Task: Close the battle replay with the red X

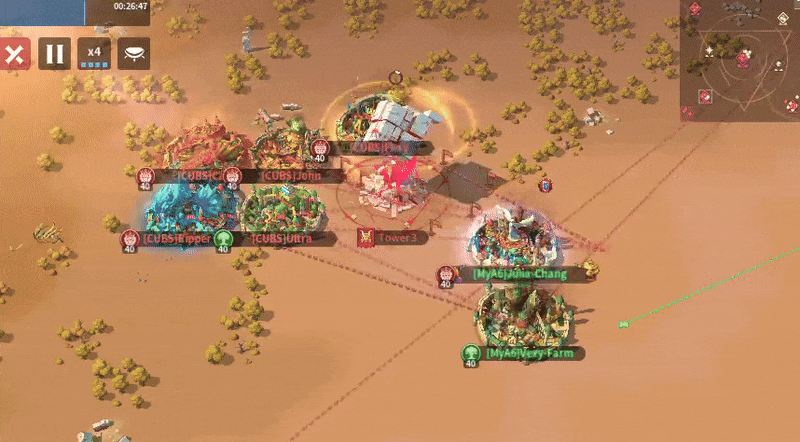Action: [x=14, y=54]
